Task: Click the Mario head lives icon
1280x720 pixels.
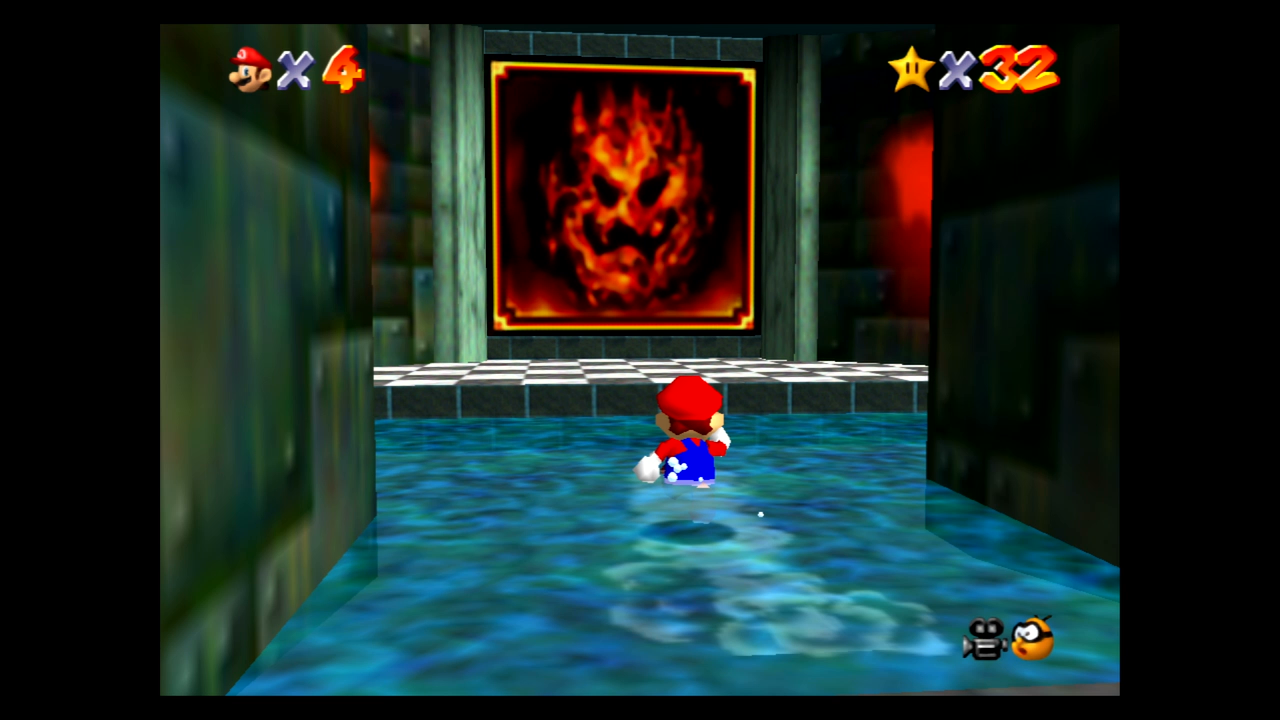Action: click(x=250, y=69)
